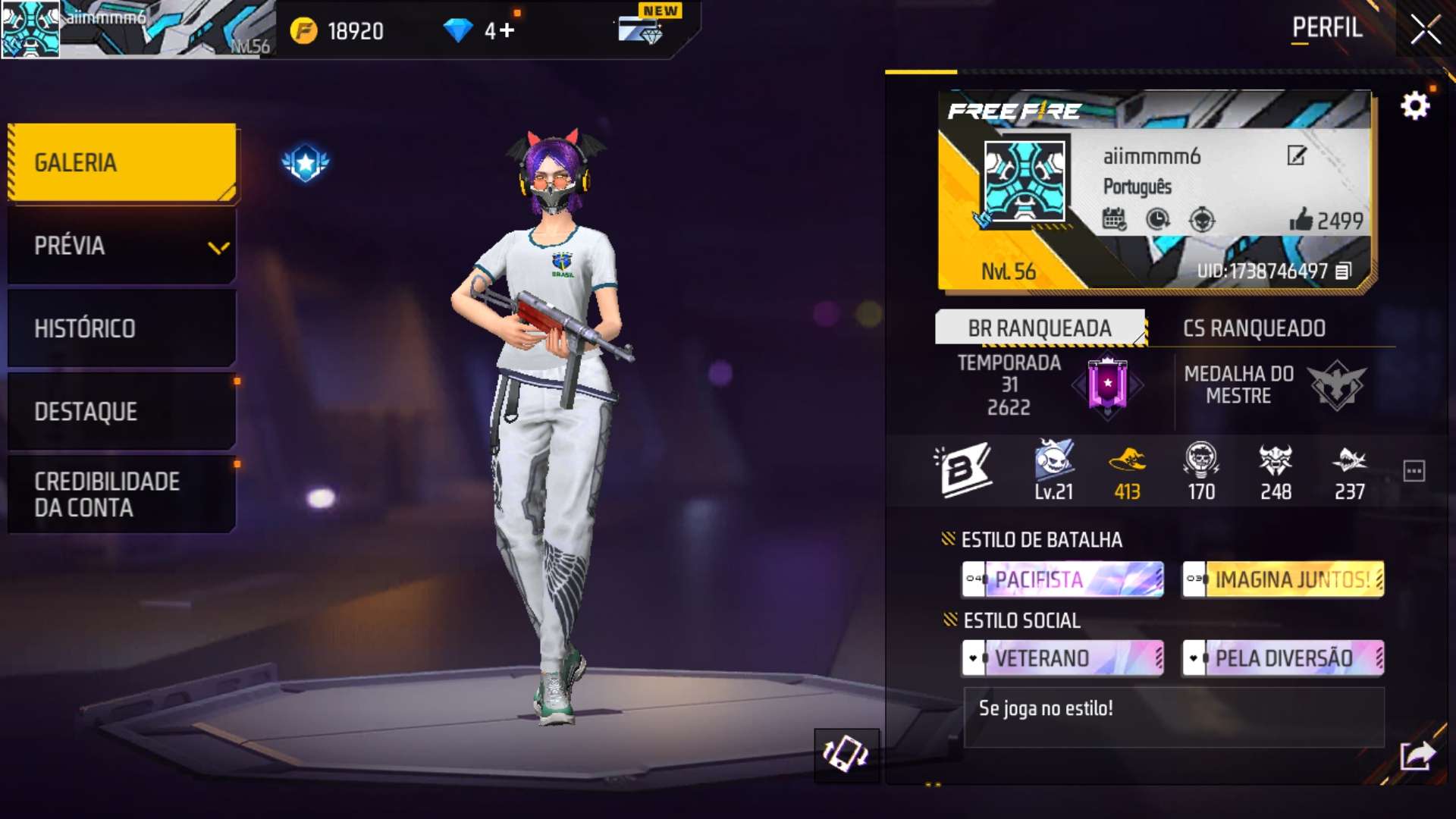Close the Perfil screen
The image size is (1456, 819).
click(x=1425, y=30)
